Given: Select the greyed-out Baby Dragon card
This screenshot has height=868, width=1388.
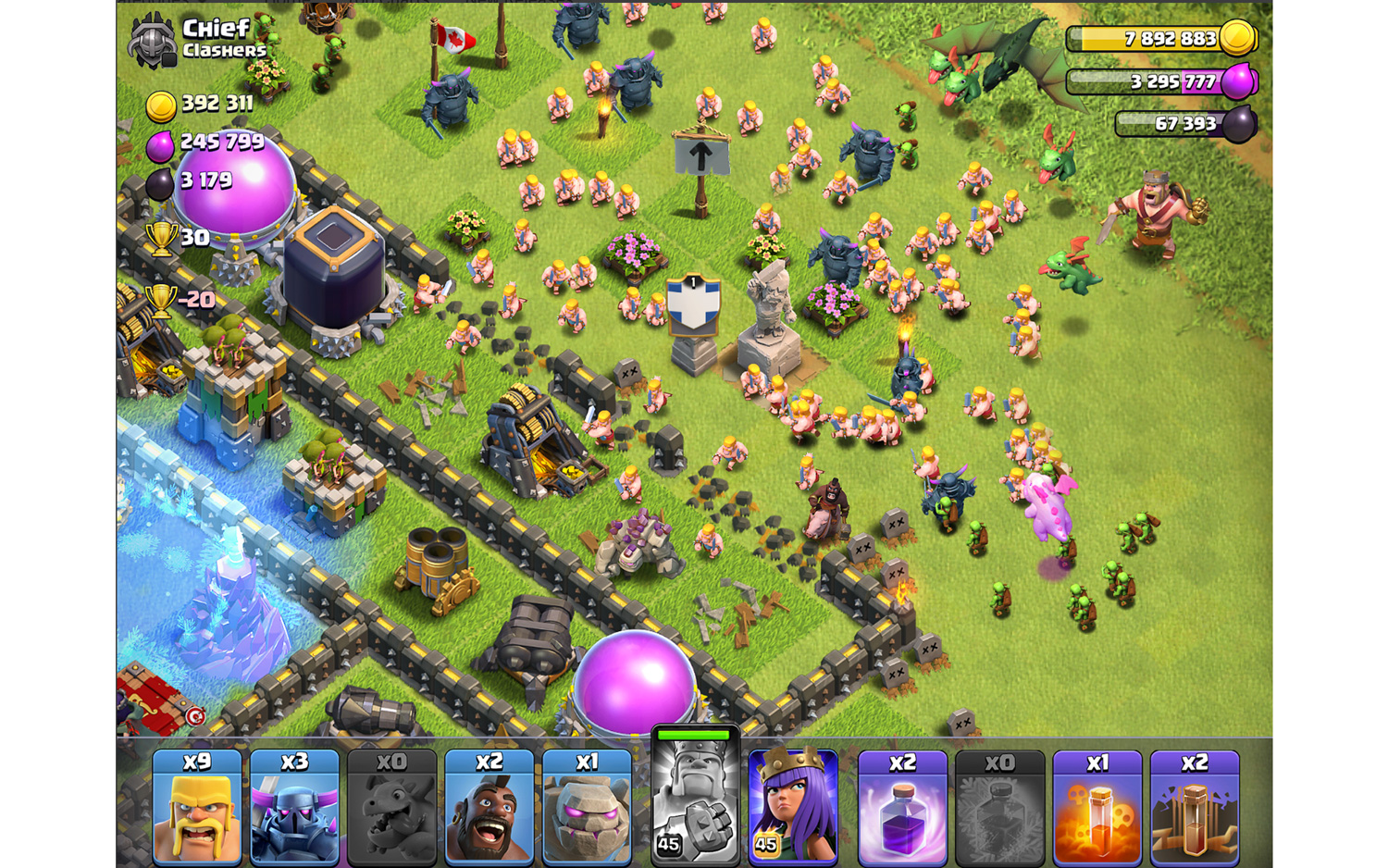Looking at the screenshot, I should [391, 807].
